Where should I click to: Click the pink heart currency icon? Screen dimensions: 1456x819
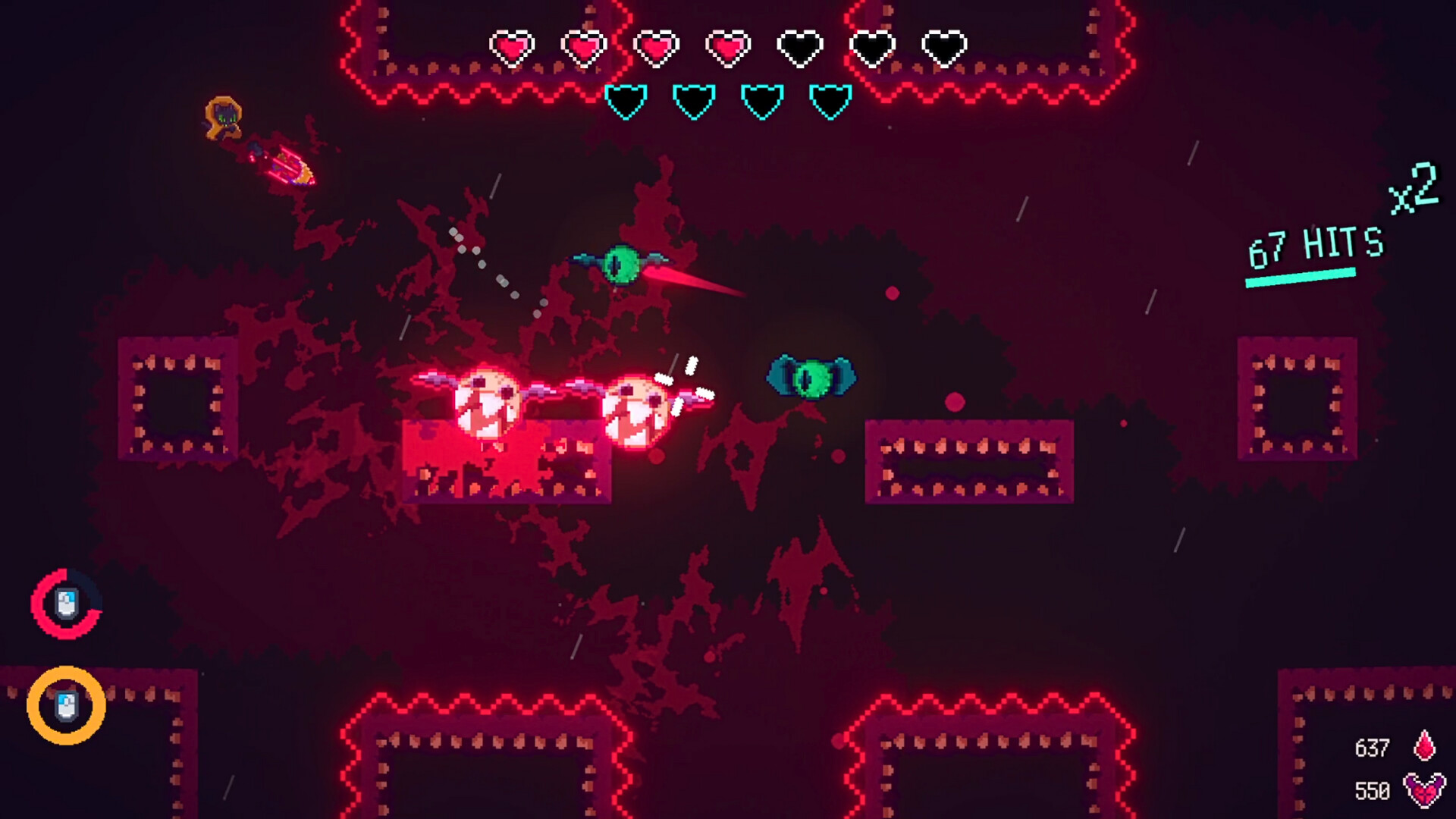1424,789
